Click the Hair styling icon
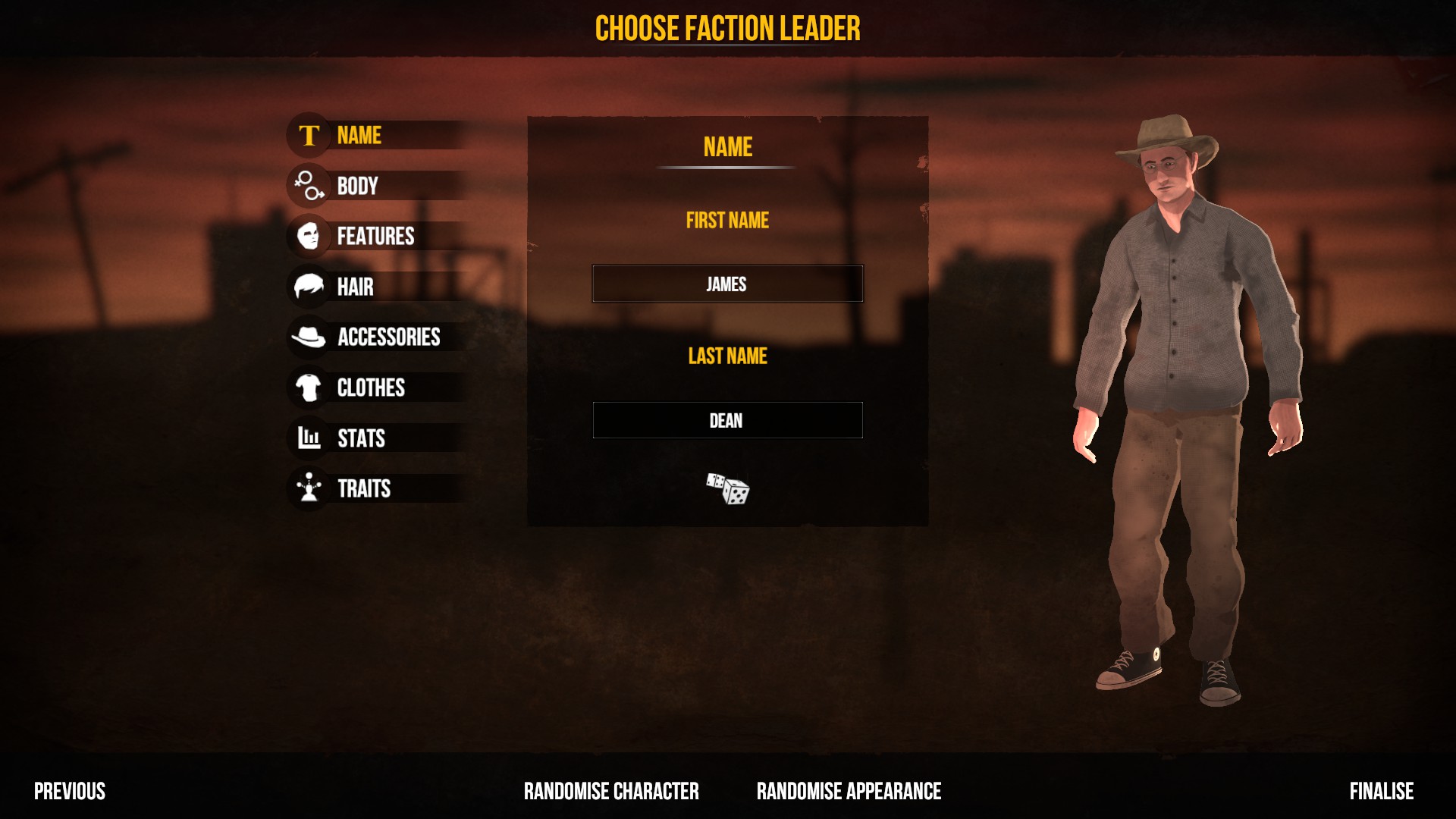 pos(308,287)
